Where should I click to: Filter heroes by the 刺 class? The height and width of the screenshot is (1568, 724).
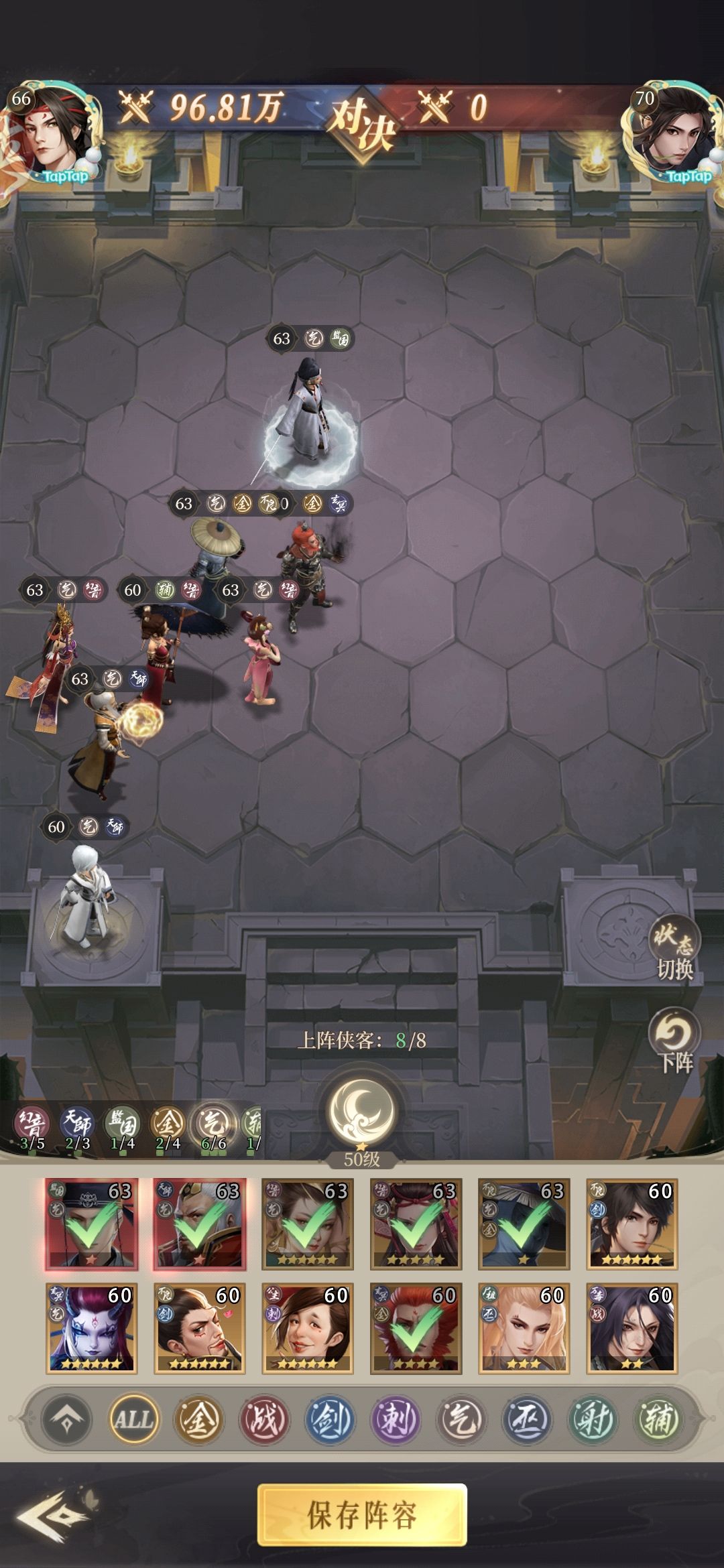(x=395, y=1419)
